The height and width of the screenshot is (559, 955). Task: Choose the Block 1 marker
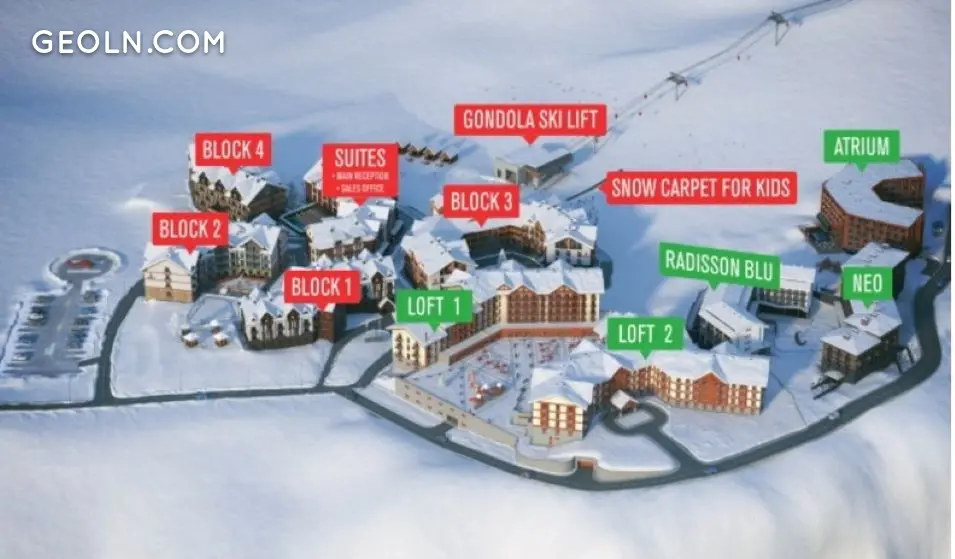point(322,287)
